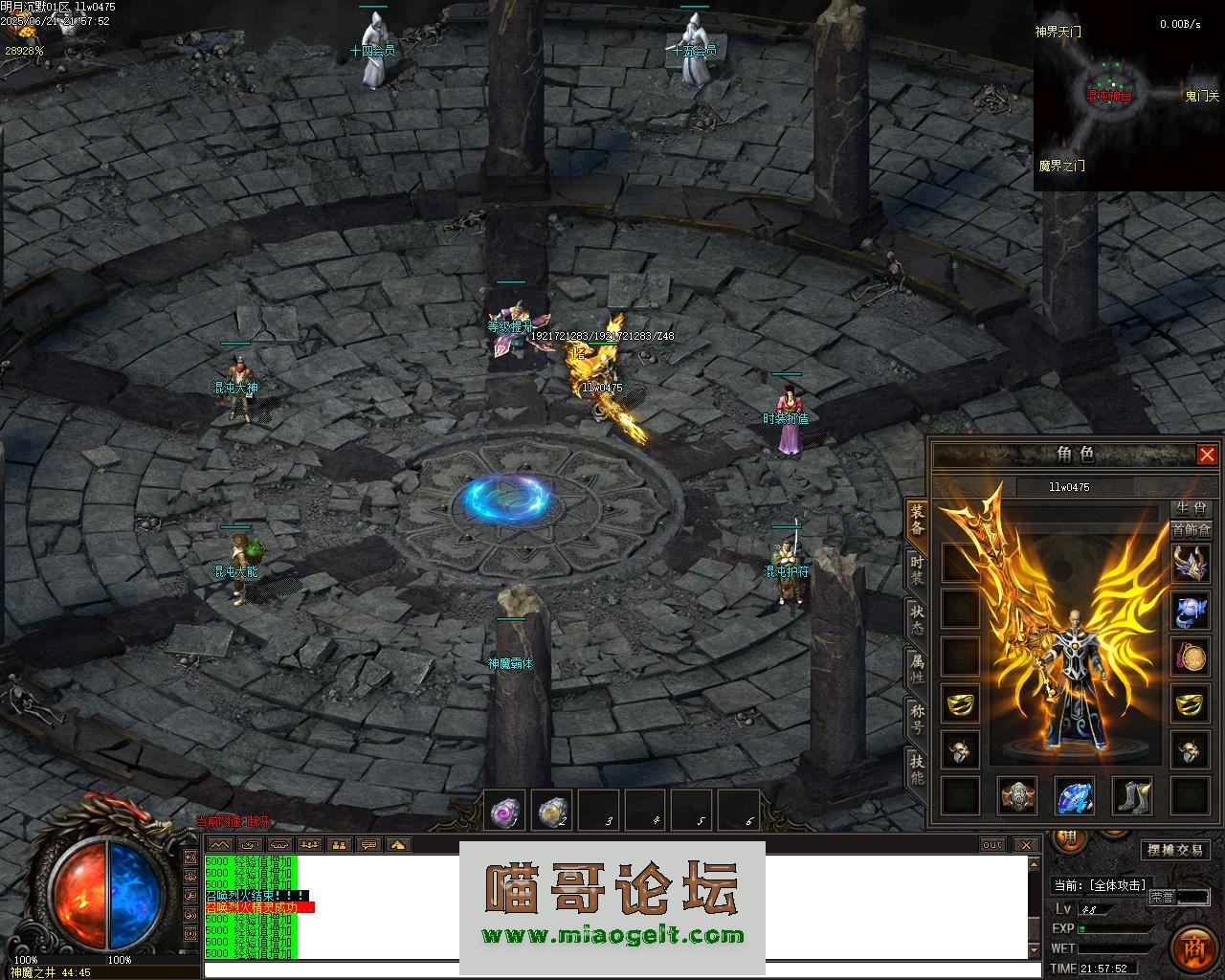Viewport: 1225px width, 980px height.
Task: Use the purple swirl stone in hotbar slot 1
Action: [x=503, y=812]
